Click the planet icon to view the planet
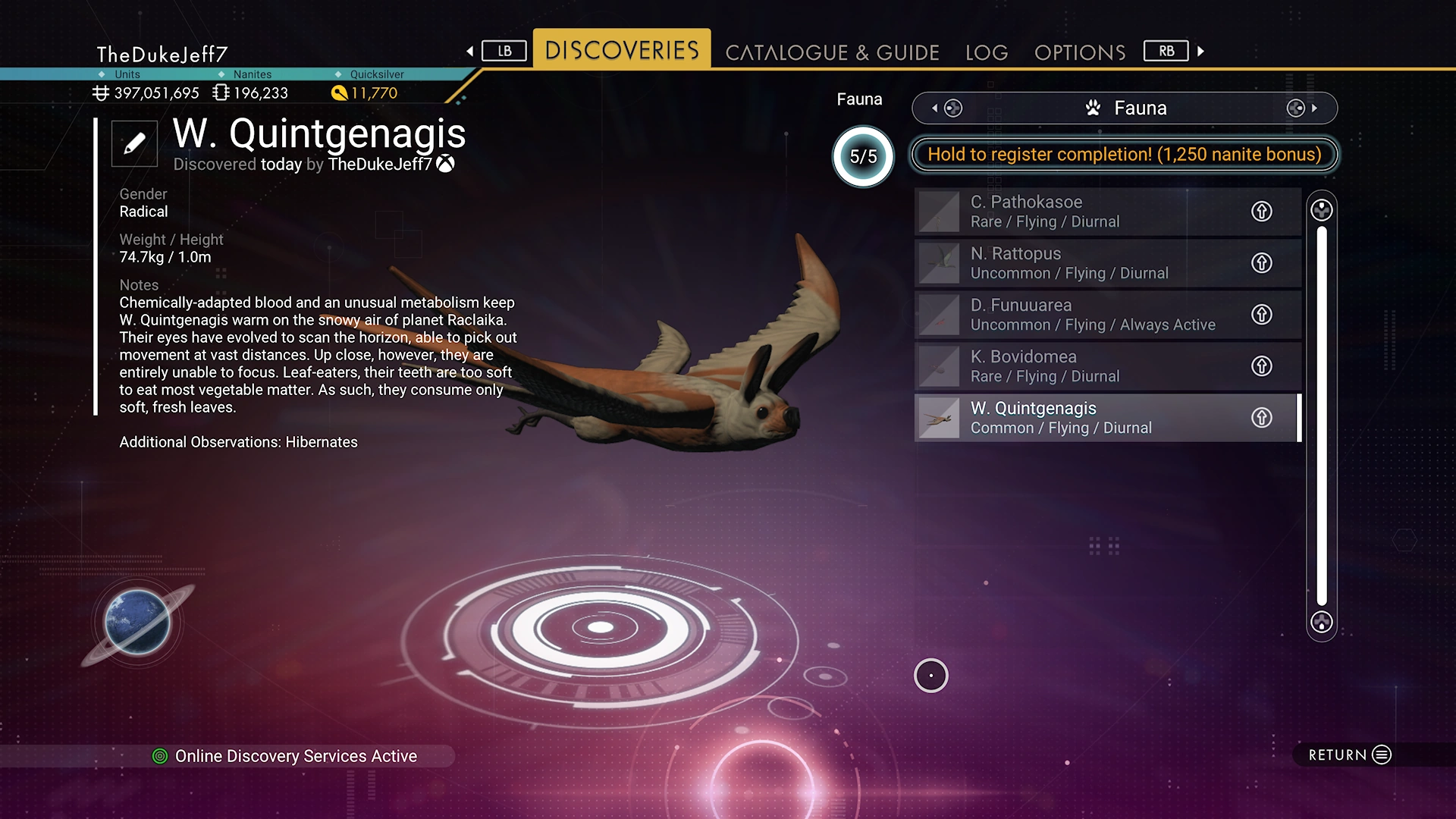The width and height of the screenshot is (1456, 819). (137, 623)
